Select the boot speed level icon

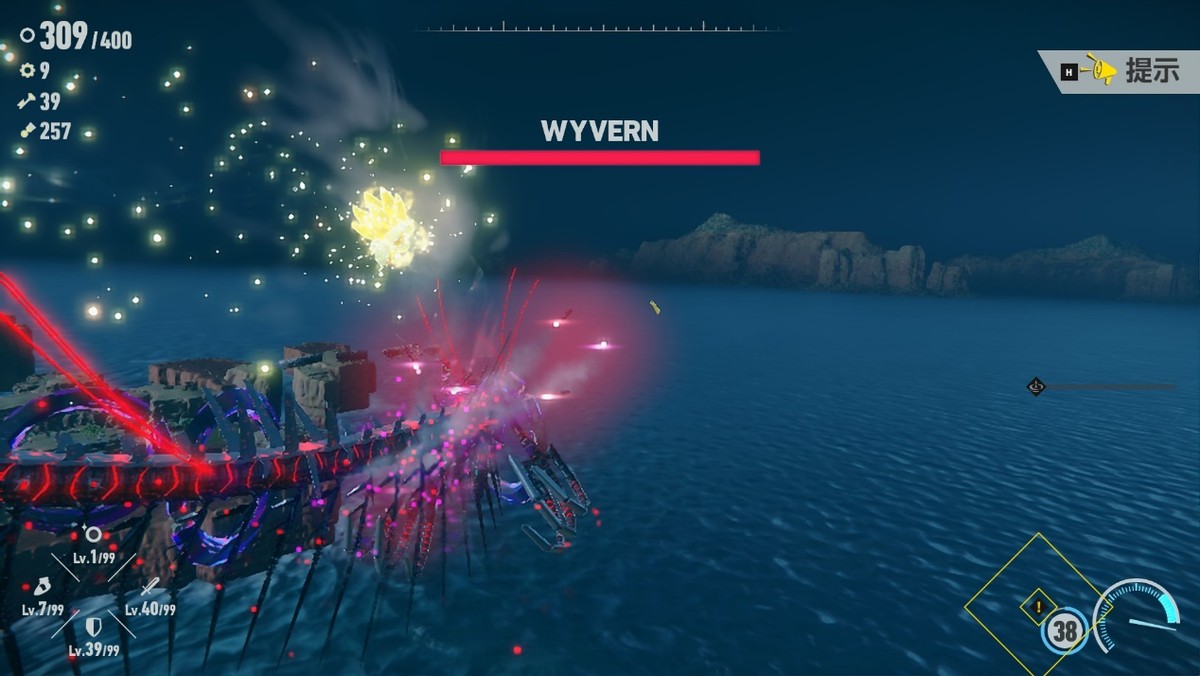pyautogui.click(x=43, y=587)
